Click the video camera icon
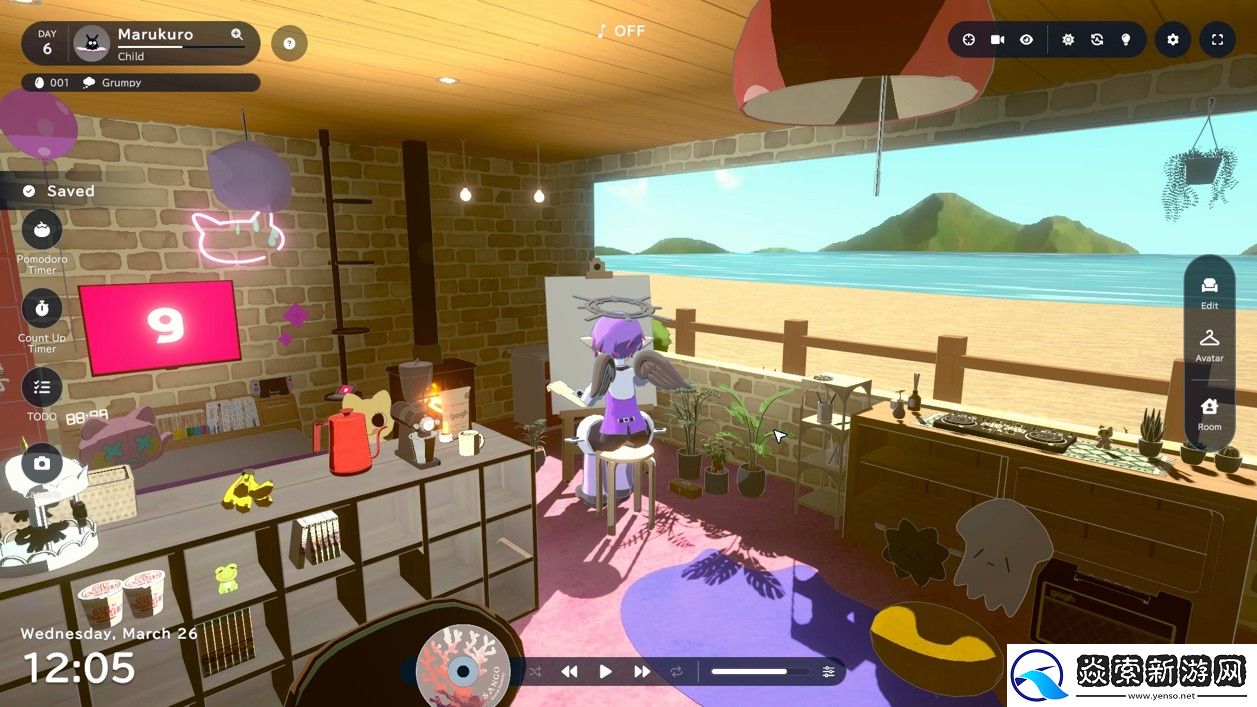Viewport: 1257px width, 707px height. click(997, 40)
